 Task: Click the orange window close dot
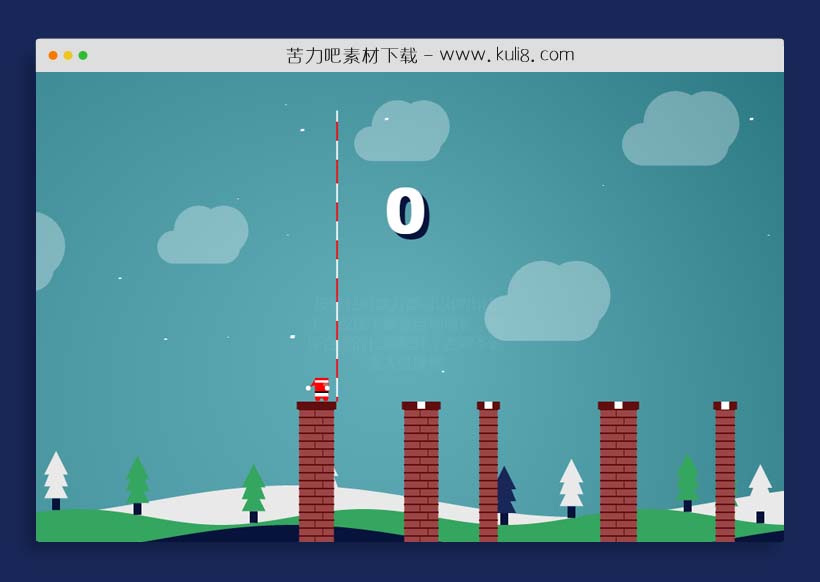[x=53, y=55]
